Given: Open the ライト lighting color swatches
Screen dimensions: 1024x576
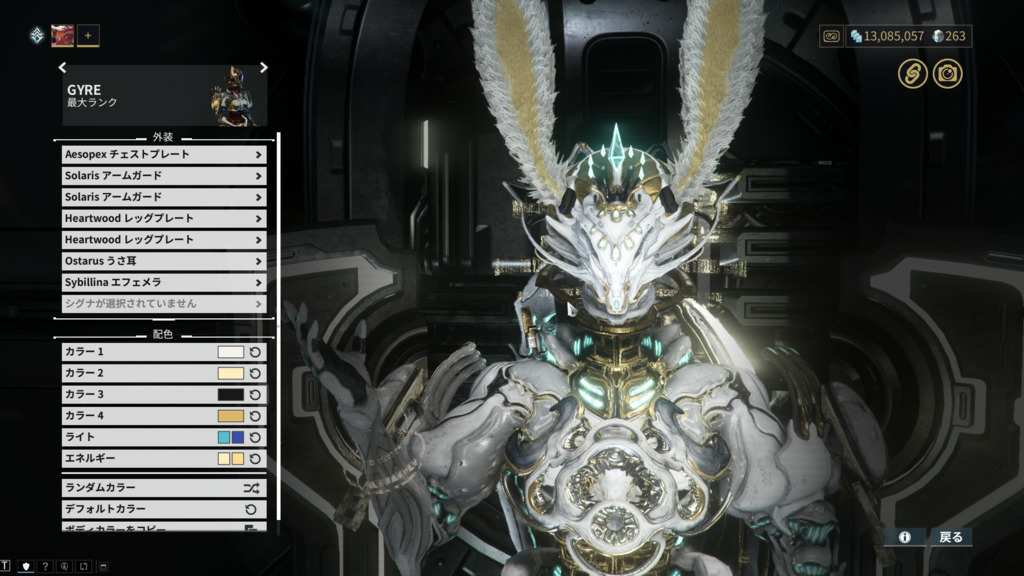Looking at the screenshot, I should [x=231, y=437].
